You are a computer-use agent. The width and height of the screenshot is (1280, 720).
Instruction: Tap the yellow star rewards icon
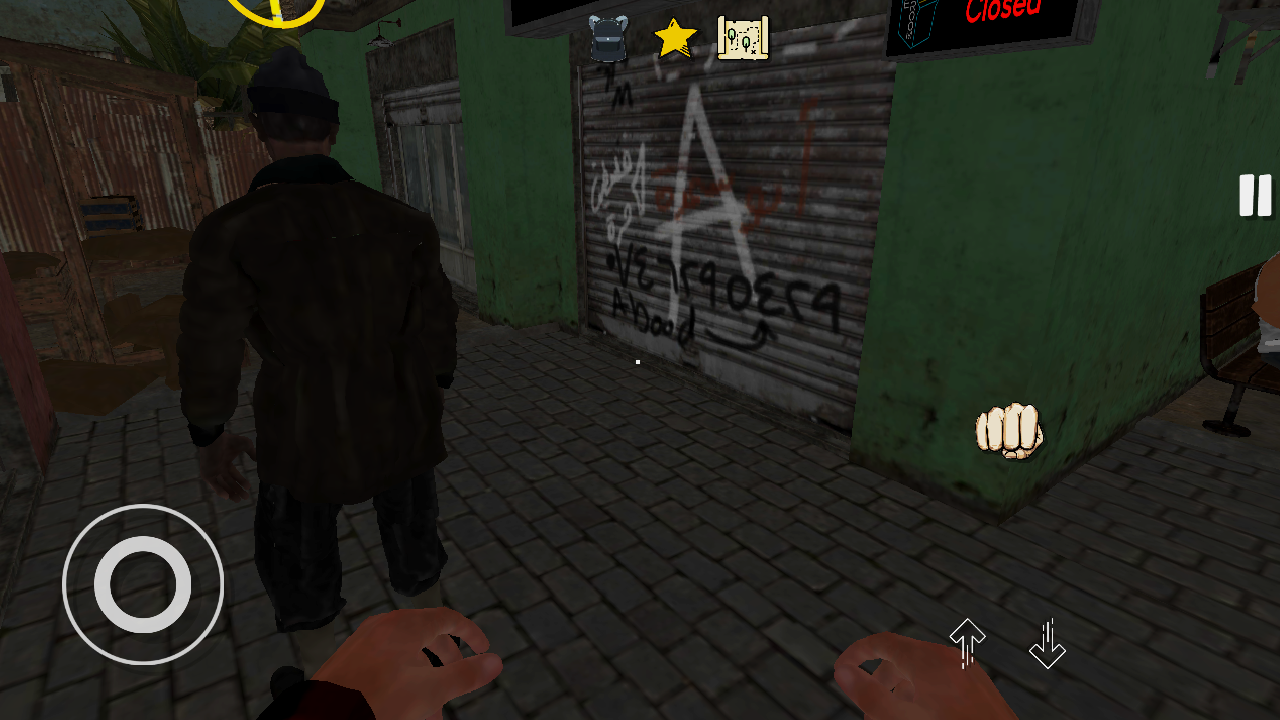(x=674, y=38)
